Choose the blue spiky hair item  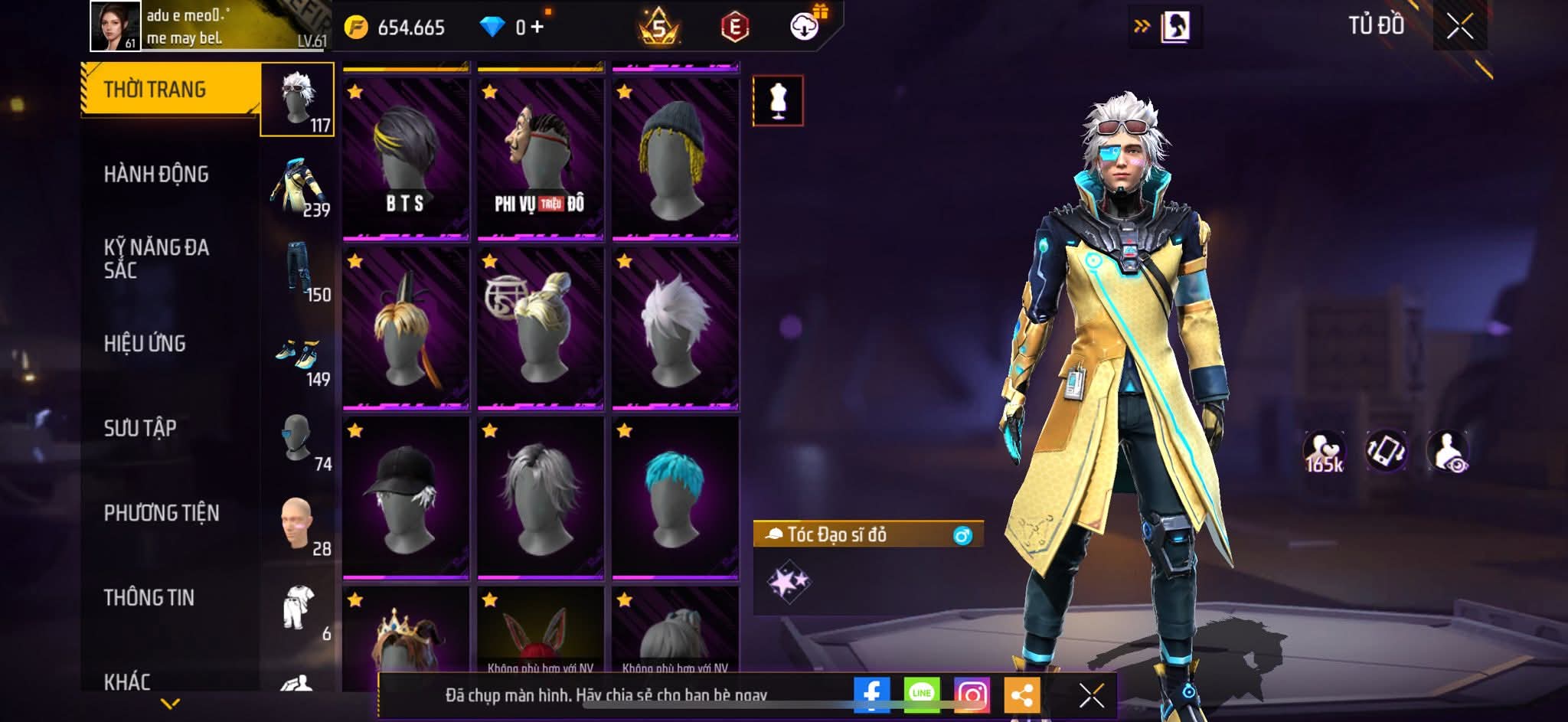[675, 498]
